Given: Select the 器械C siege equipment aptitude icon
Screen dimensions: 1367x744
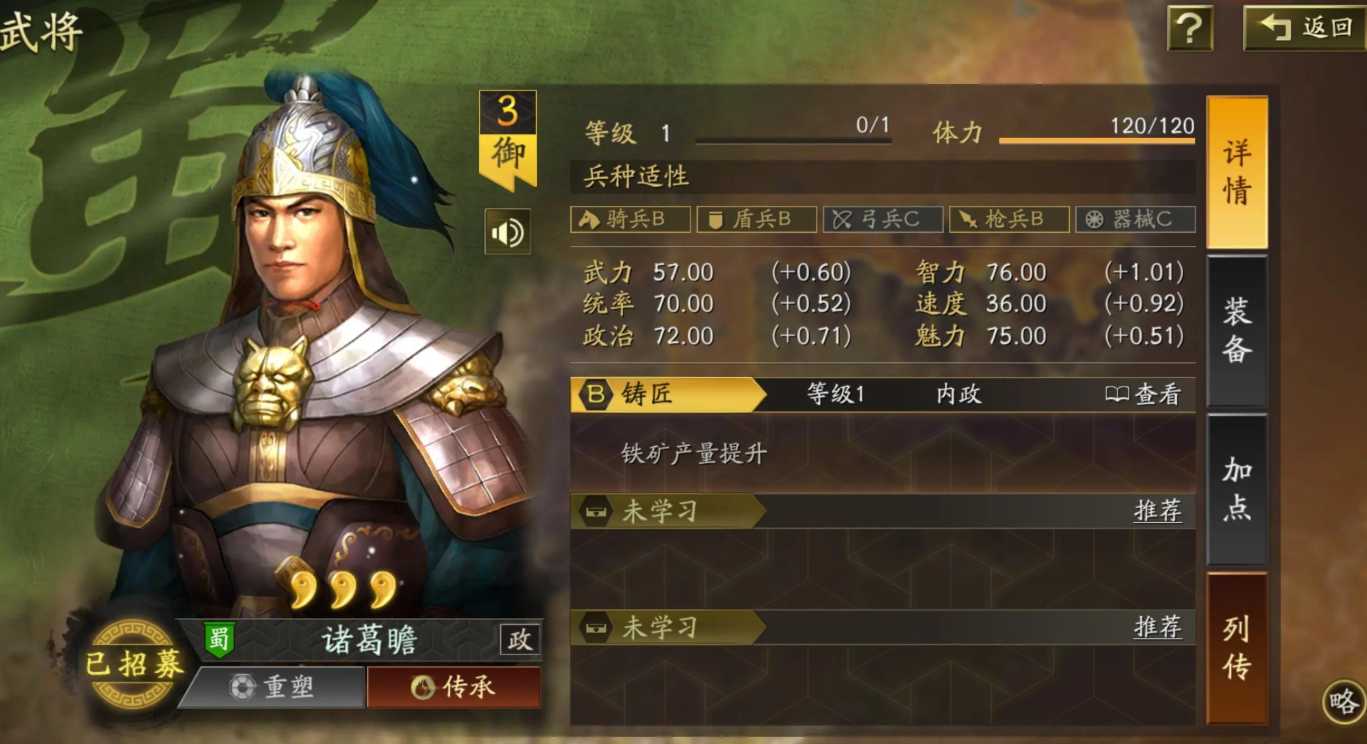Looking at the screenshot, I should [x=1134, y=218].
